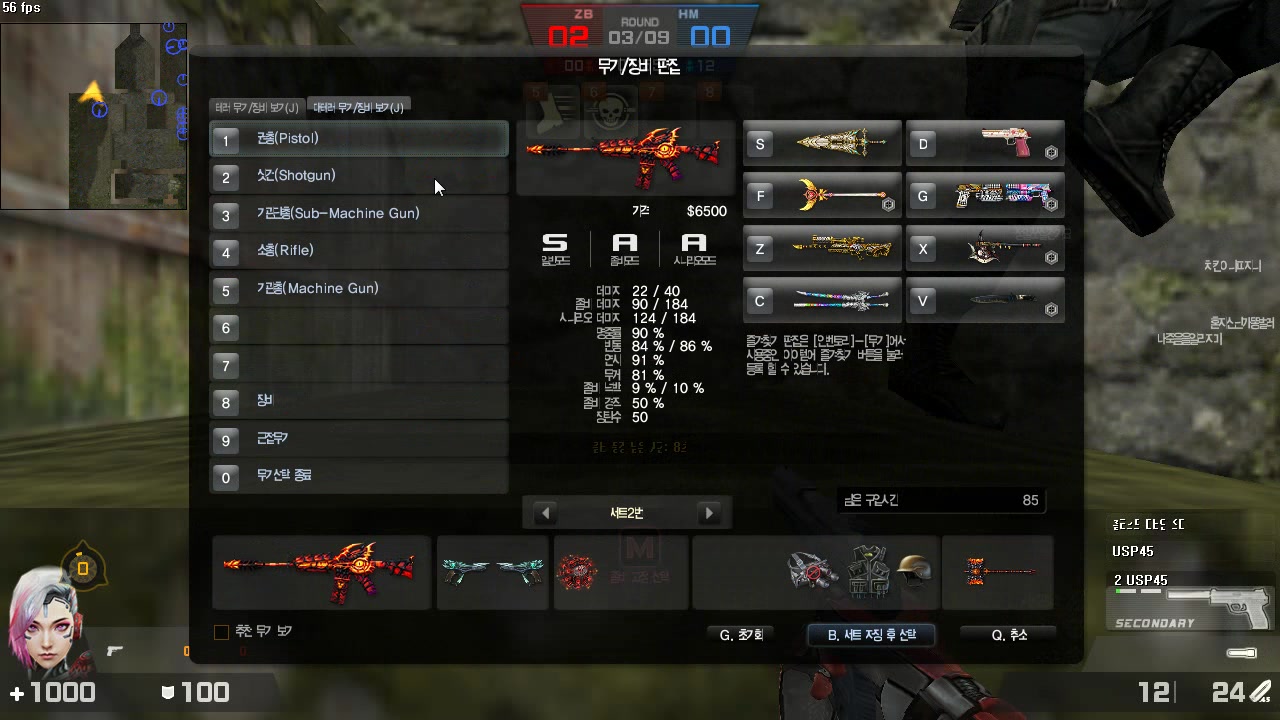Click the red grenade icon in the set bar
Screen dimensions: 1280x720
pyautogui.click(x=578, y=572)
